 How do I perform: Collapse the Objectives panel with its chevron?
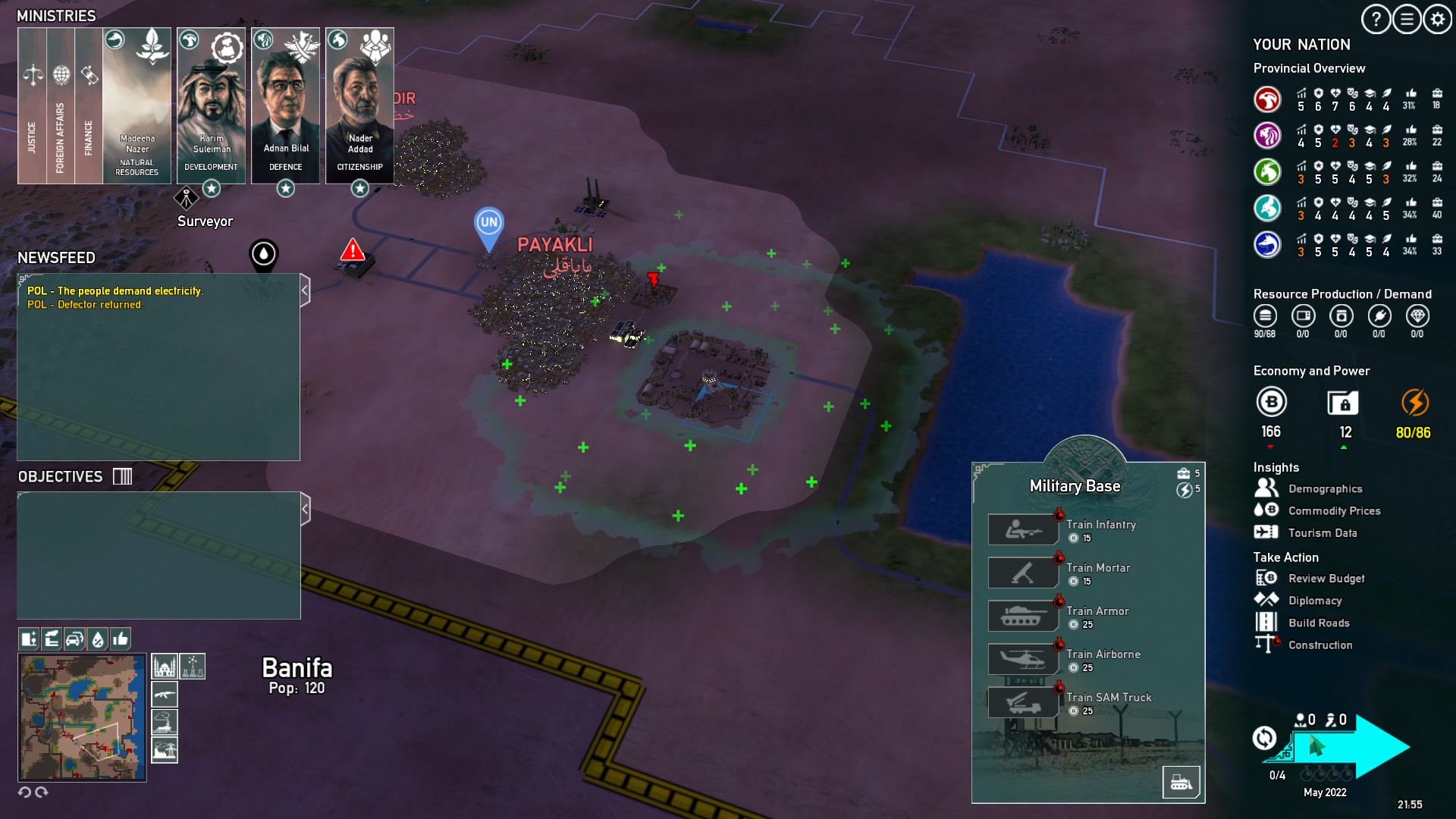pos(306,509)
